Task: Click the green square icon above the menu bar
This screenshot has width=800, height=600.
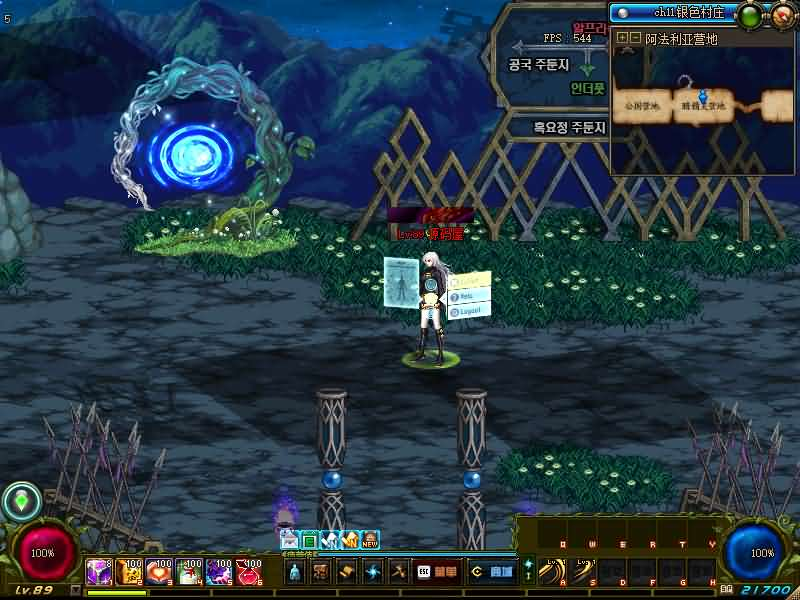Action: [310, 540]
